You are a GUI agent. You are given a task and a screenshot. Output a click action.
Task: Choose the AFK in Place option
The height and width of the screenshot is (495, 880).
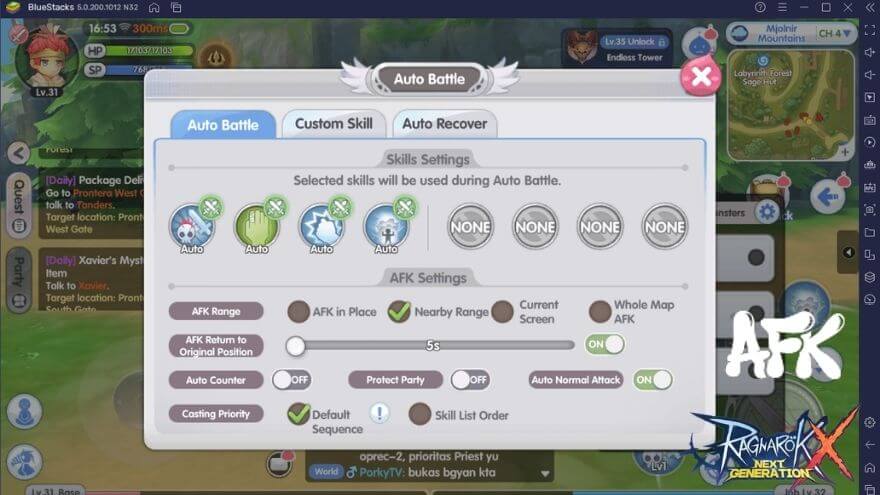pyautogui.click(x=299, y=312)
